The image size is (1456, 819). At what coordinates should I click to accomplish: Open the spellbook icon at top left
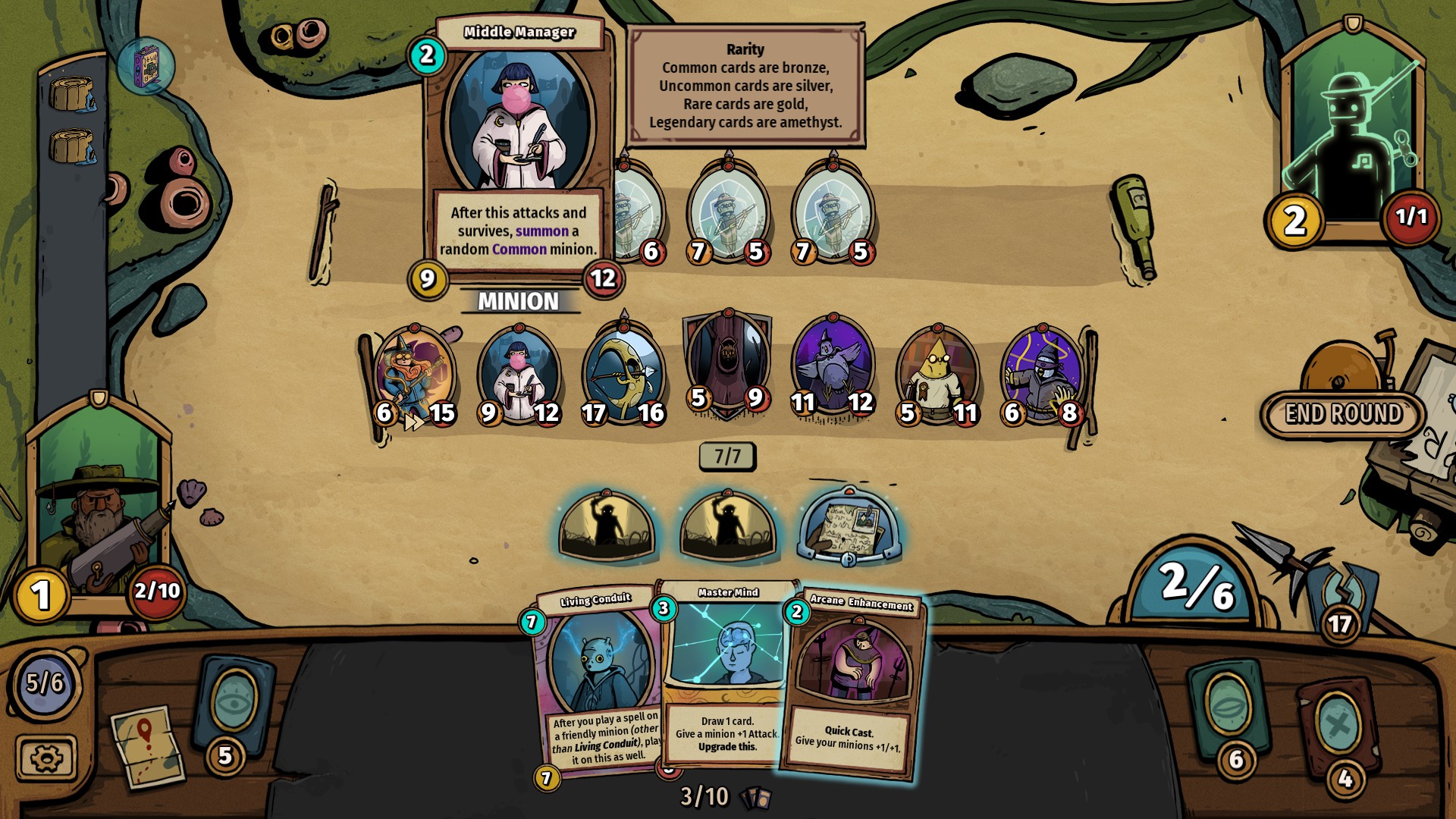tap(146, 67)
